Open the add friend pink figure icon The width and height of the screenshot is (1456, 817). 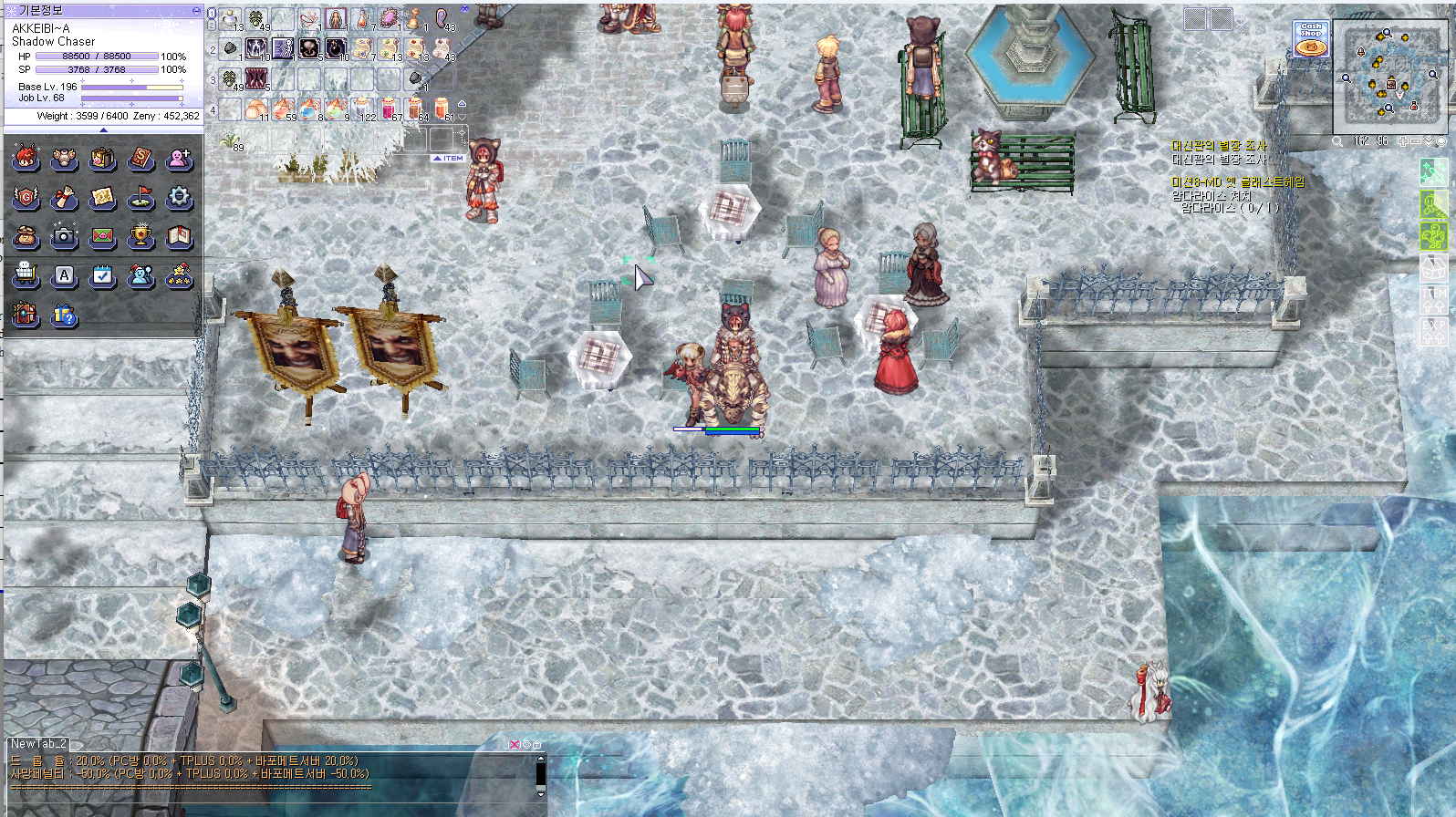pyautogui.click(x=179, y=158)
